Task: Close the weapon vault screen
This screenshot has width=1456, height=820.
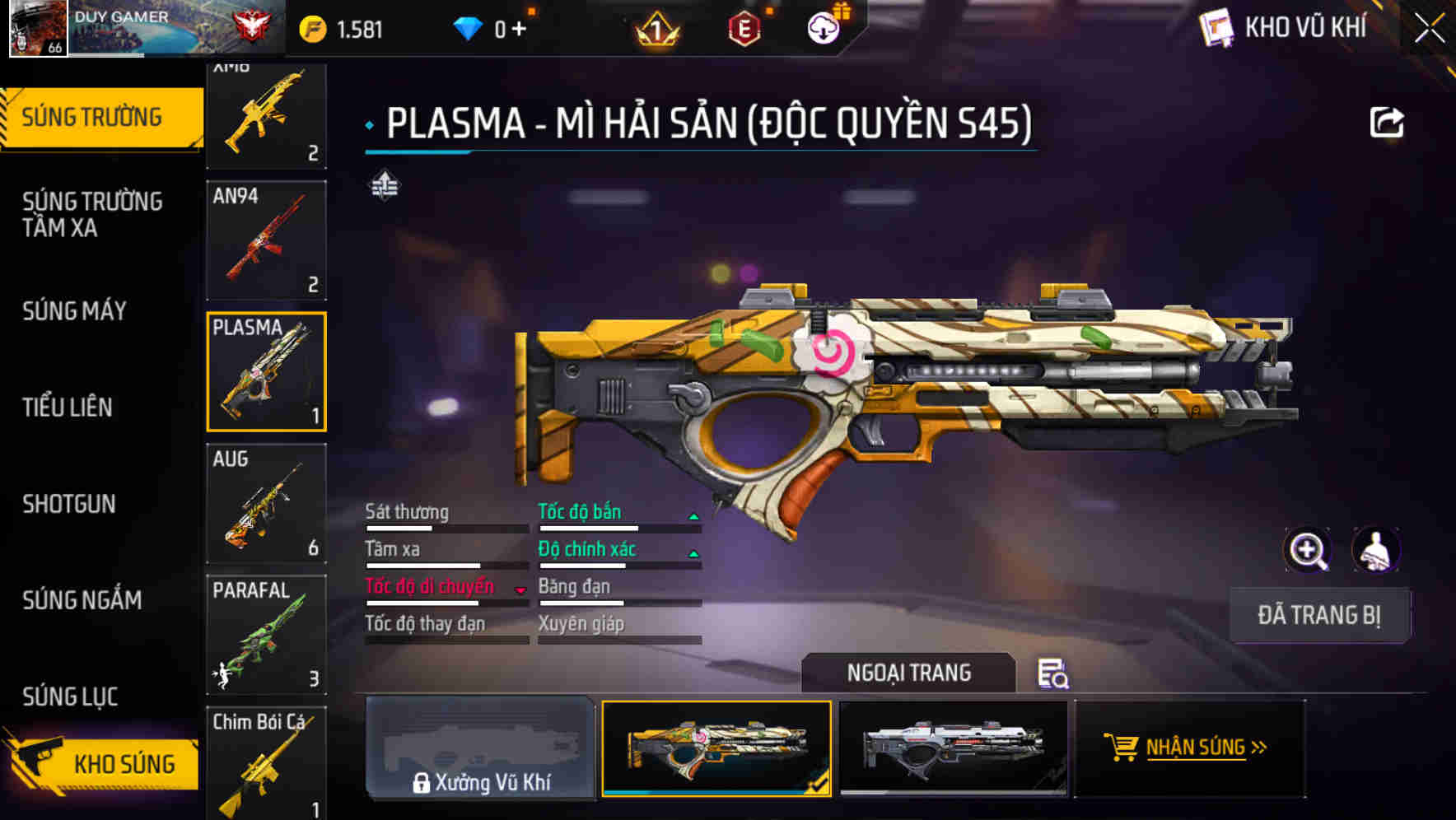Action: (x=1429, y=29)
